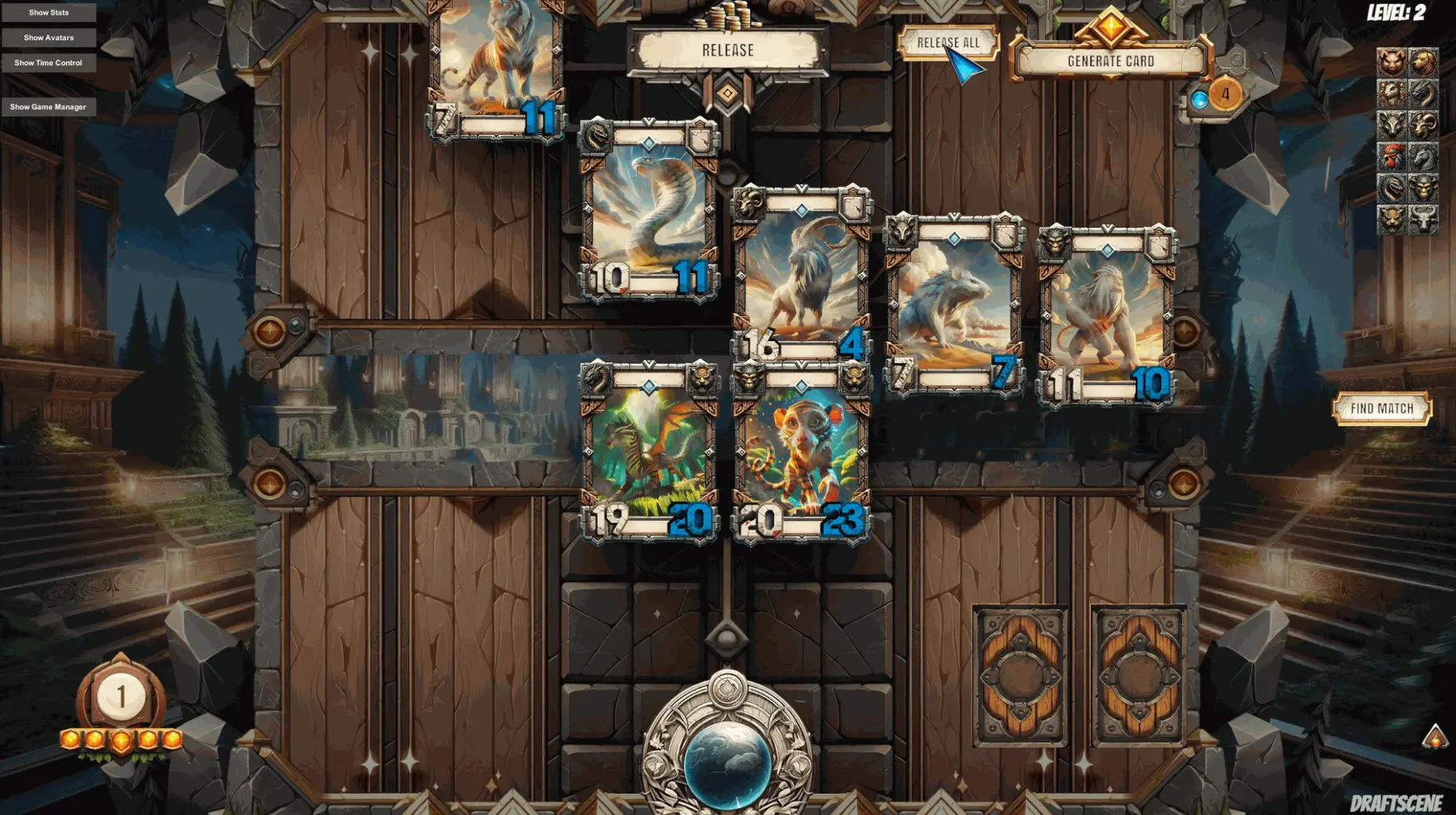Activate Release All
Viewport: 1456px width, 815px height.
coord(948,43)
